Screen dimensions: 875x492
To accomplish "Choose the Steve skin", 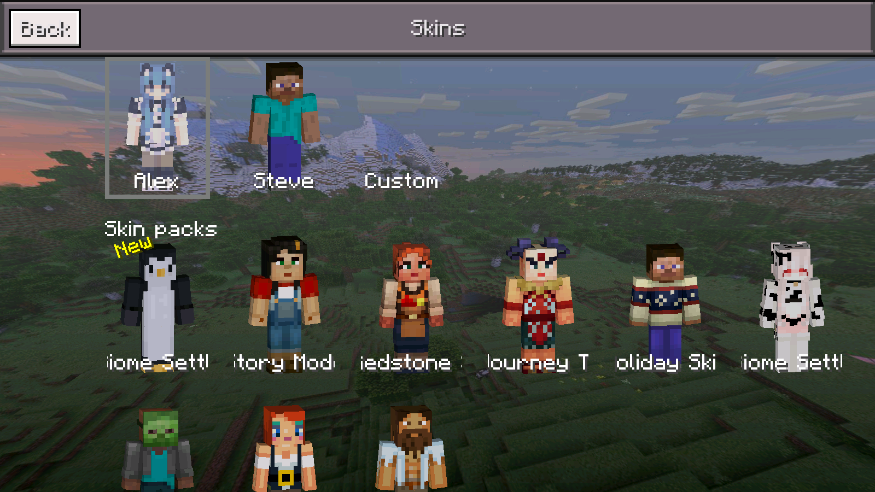I will 284,125.
